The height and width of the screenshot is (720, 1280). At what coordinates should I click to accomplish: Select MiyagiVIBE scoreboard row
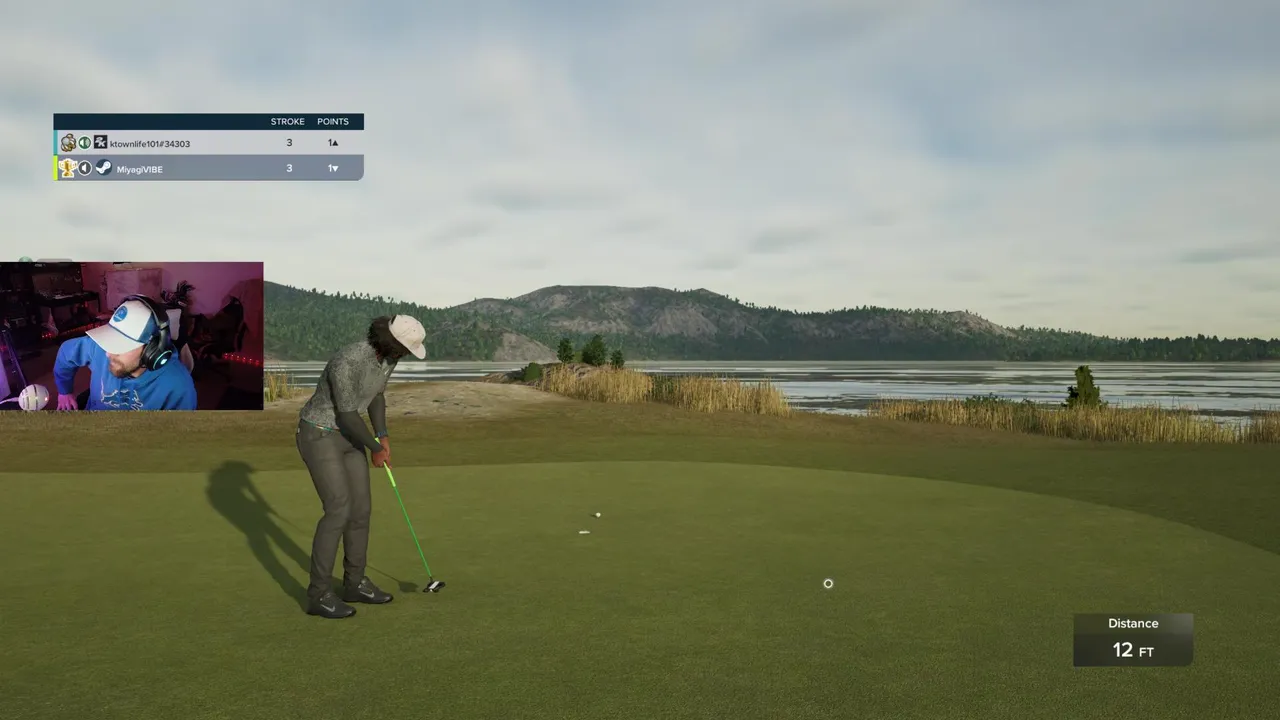(208, 169)
